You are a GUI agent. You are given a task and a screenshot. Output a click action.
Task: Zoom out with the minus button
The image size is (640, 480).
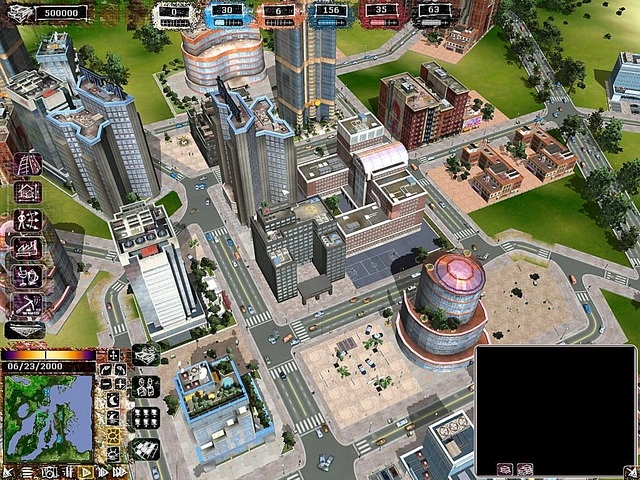[106, 384]
